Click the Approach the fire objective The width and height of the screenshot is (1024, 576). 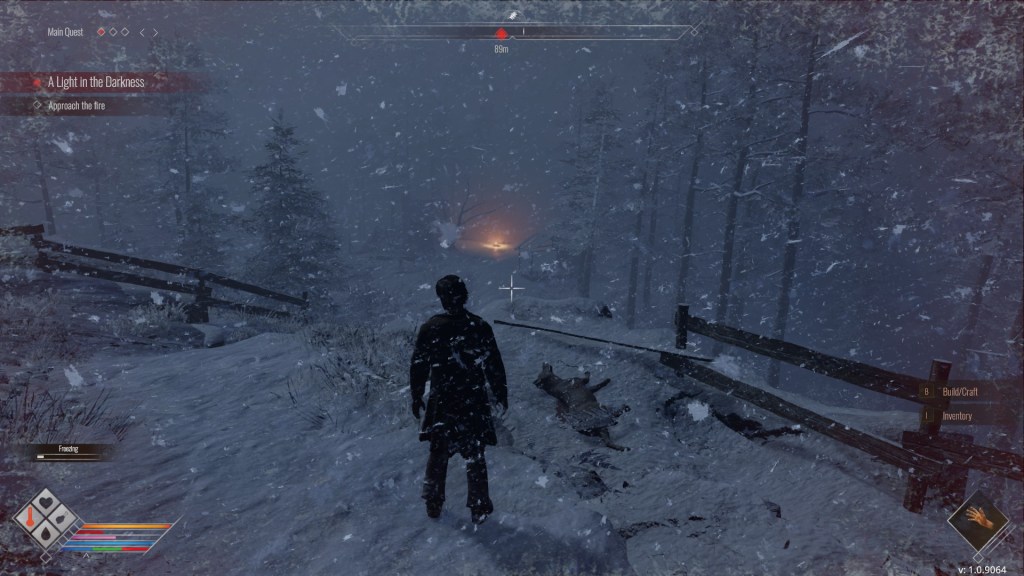click(x=76, y=104)
